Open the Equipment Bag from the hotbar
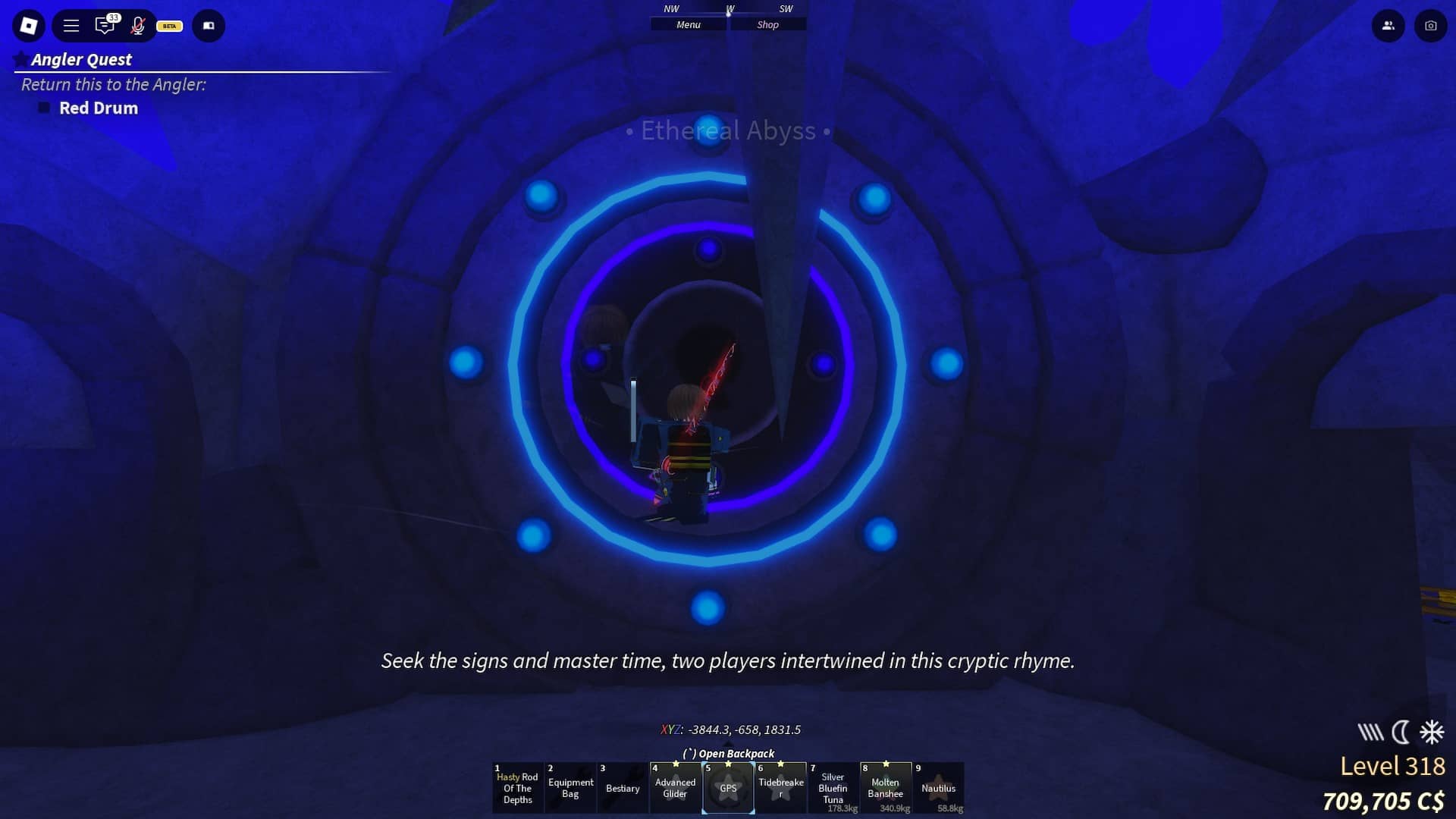Viewport: 1456px width, 819px height. point(570,787)
